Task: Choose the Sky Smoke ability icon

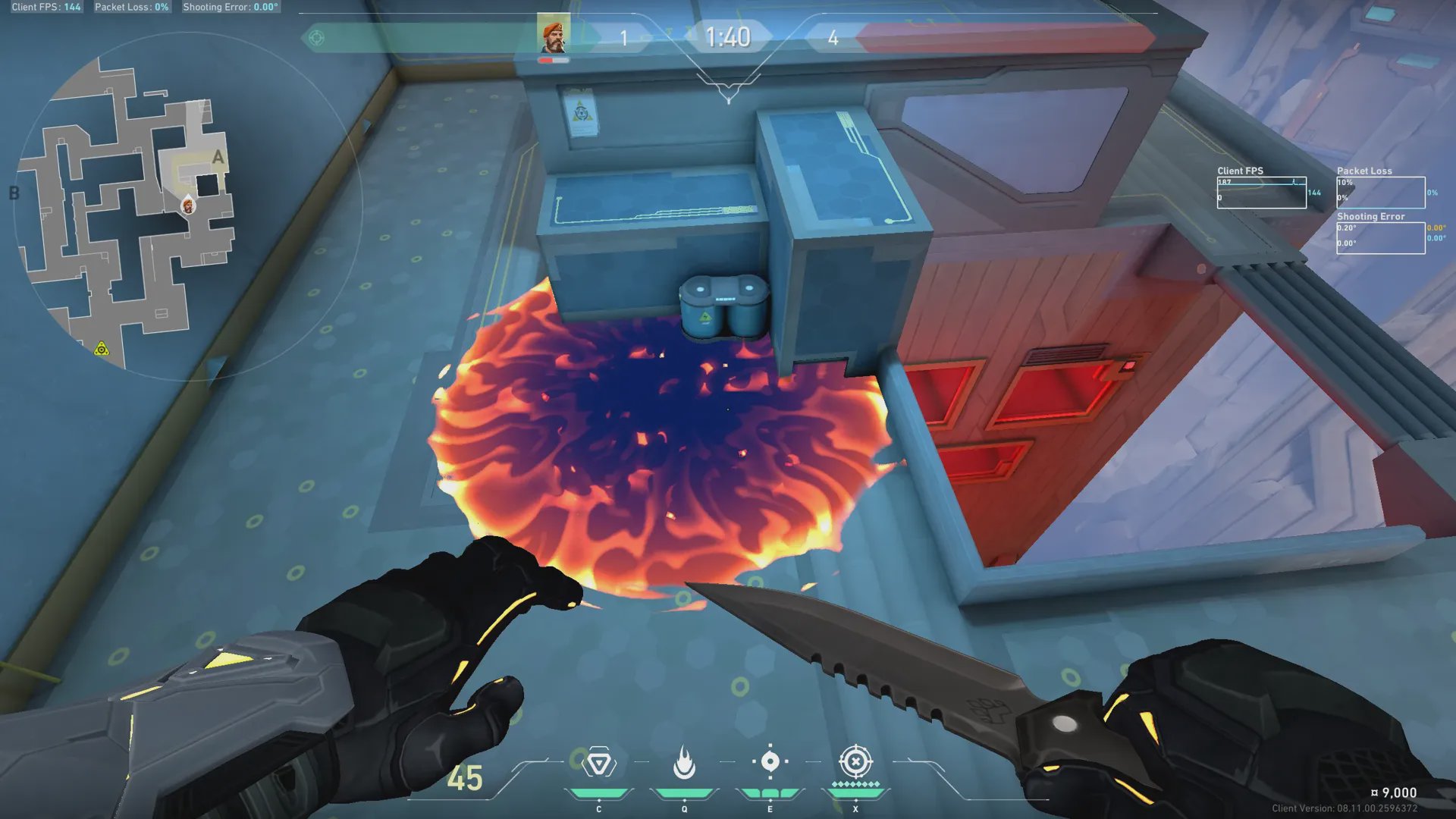Action: pyautogui.click(x=770, y=761)
